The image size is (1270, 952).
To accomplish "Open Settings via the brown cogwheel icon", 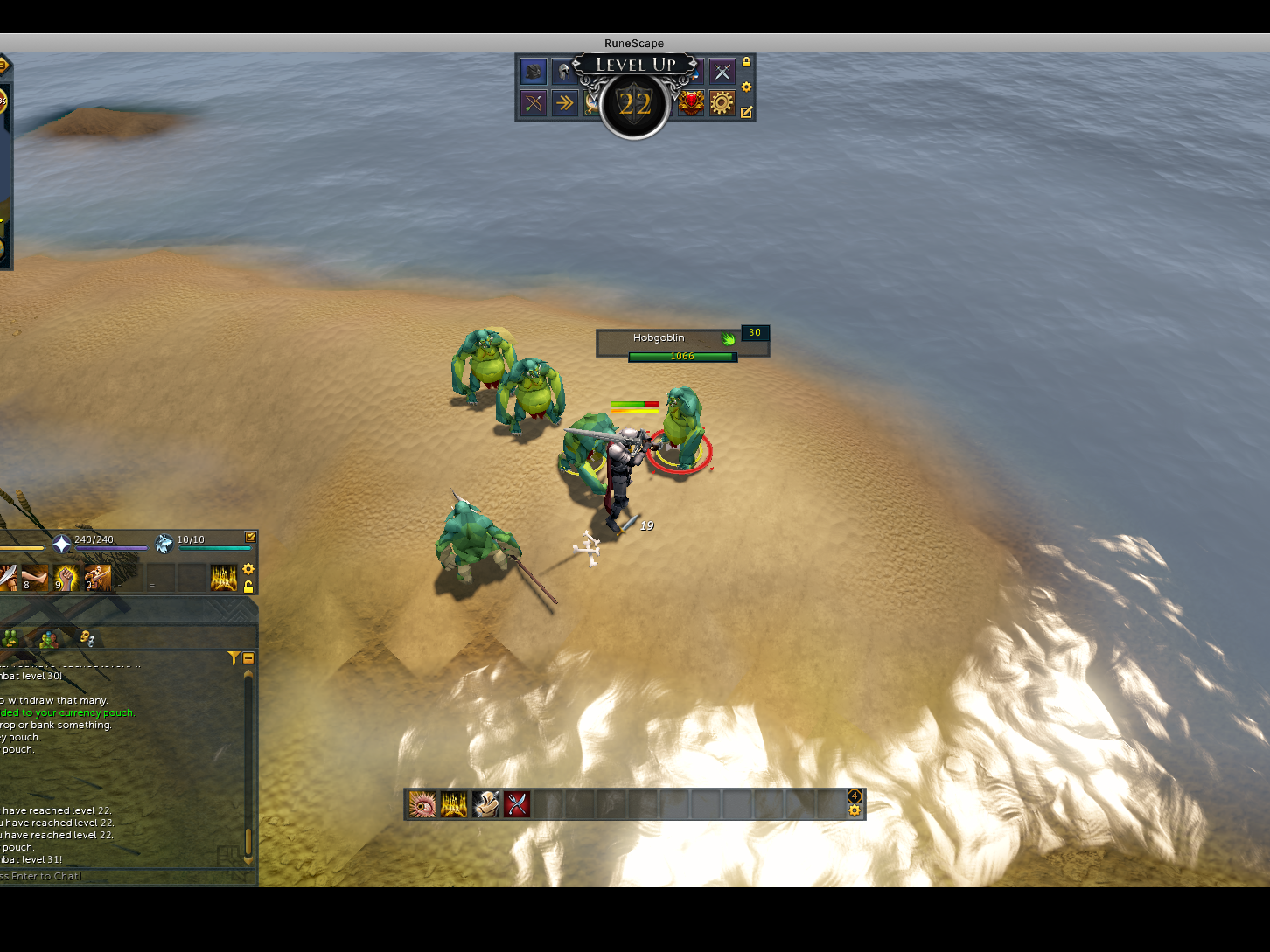I will (722, 103).
